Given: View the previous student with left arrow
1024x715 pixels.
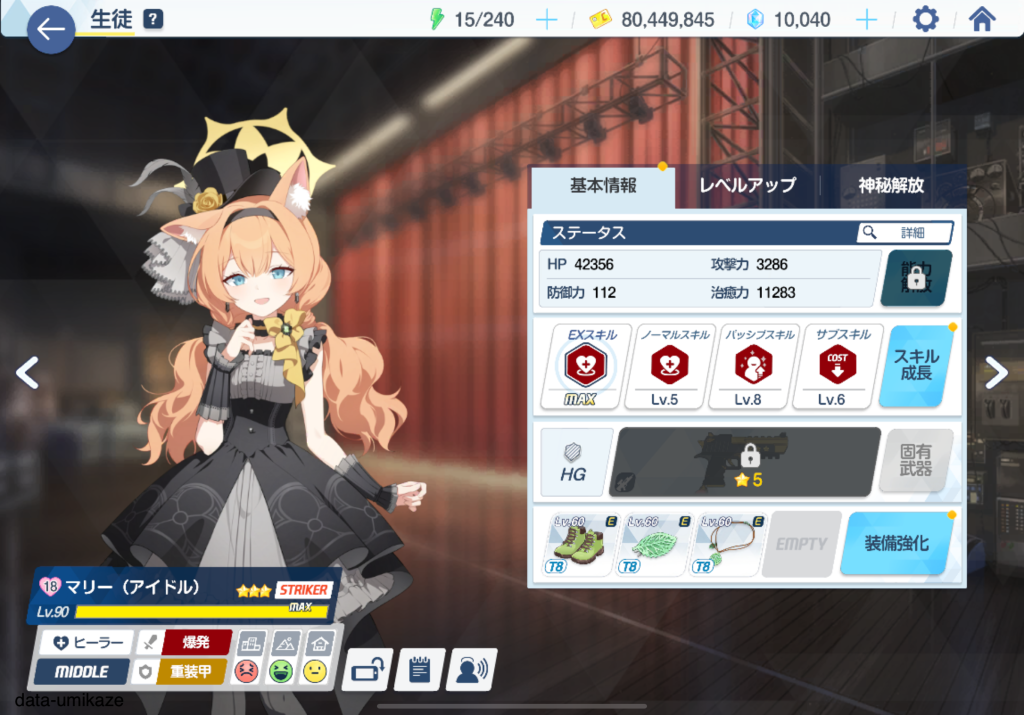Looking at the screenshot, I should click(27, 372).
